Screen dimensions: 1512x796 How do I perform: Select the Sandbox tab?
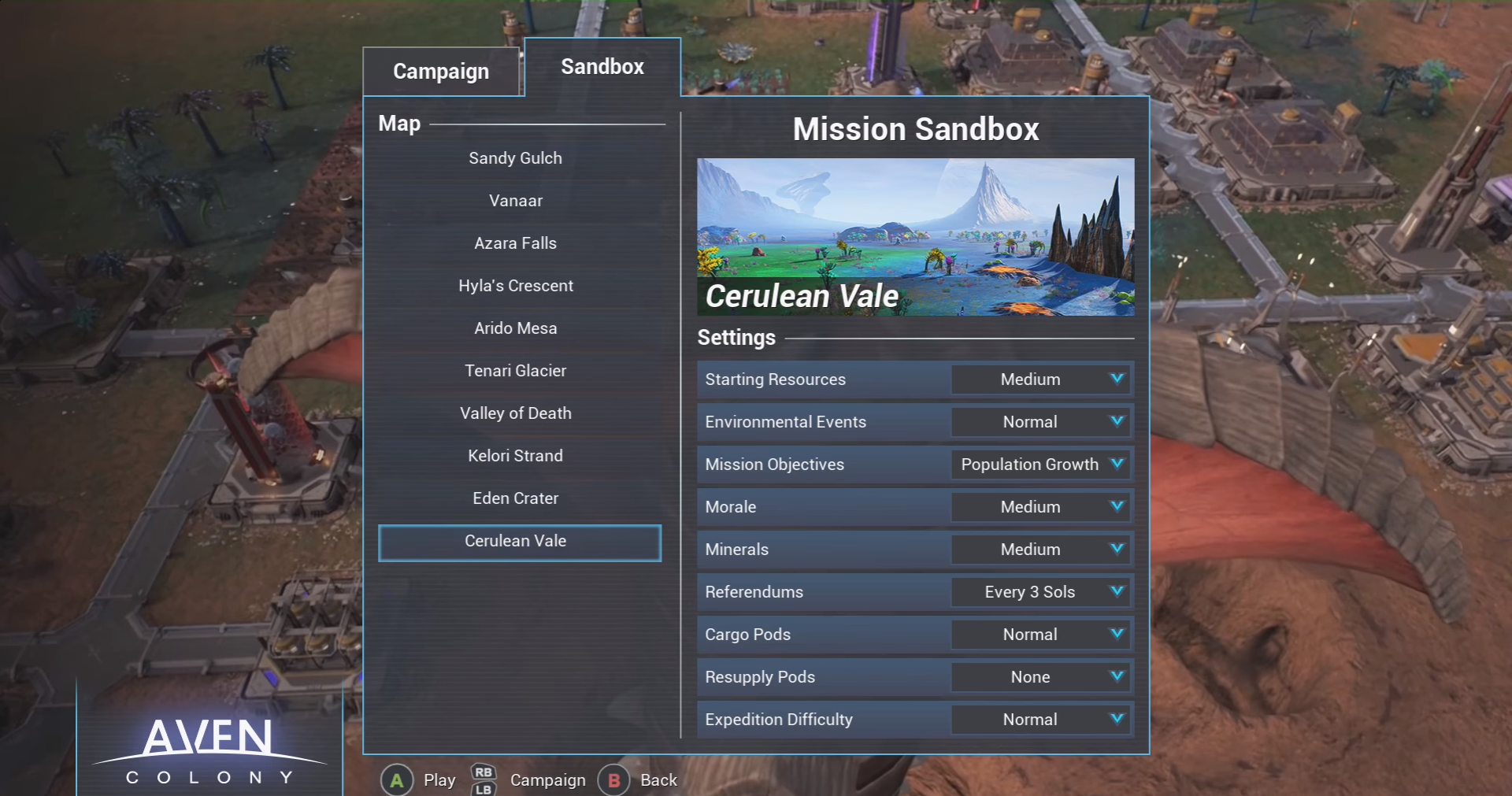pyautogui.click(x=602, y=67)
